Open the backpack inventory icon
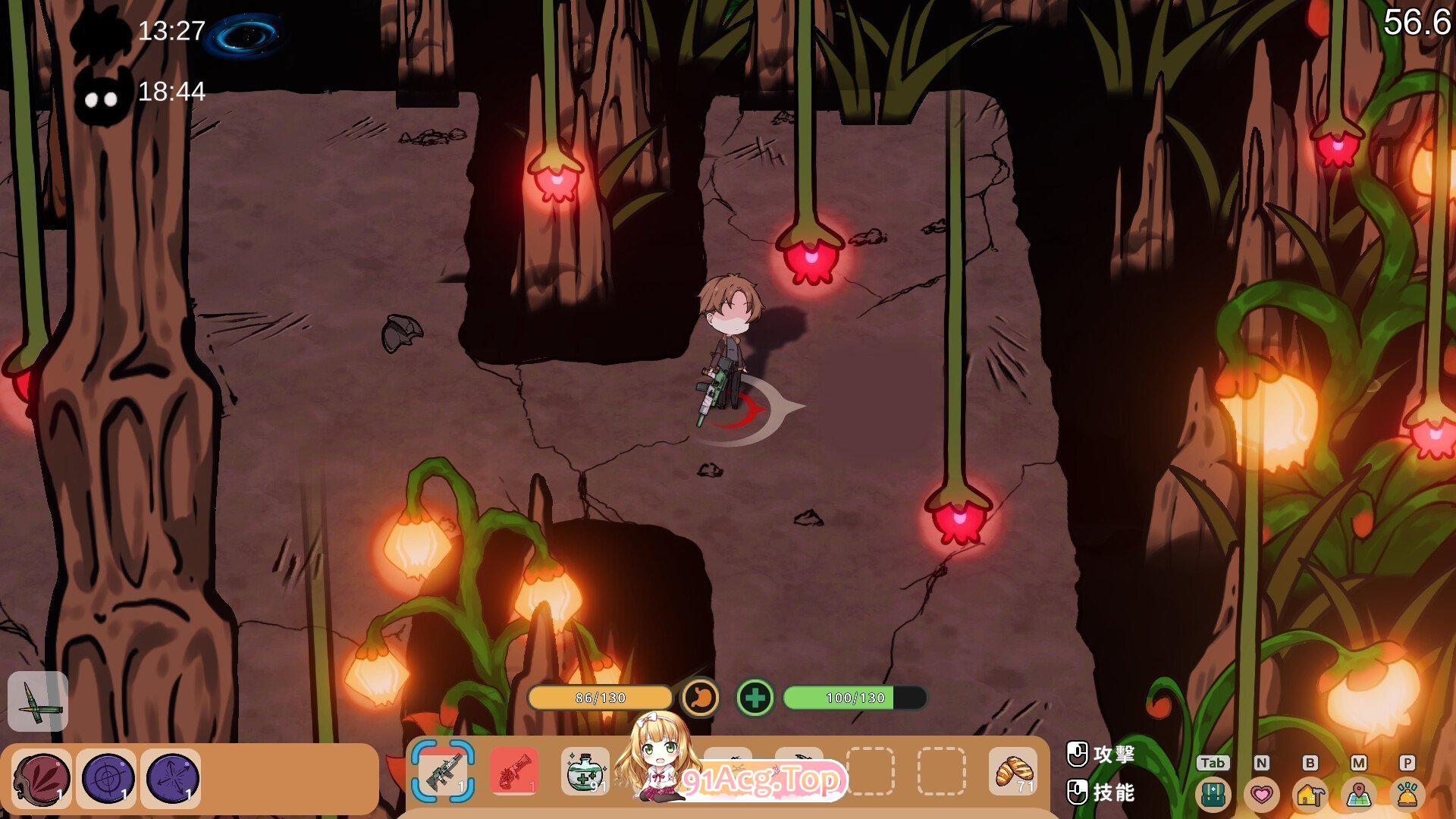Screen dimensions: 1456x819 tap(1213, 794)
